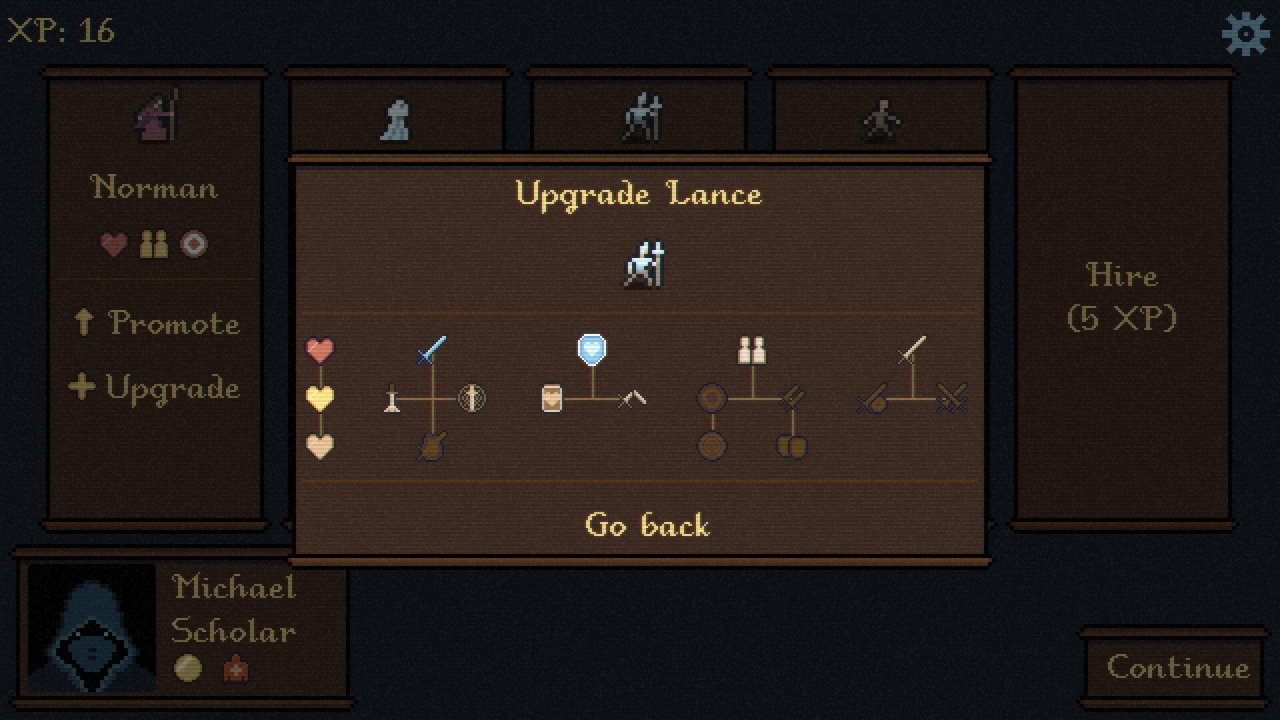Choose the yellow heart upgrade
1280x720 pixels.
point(320,398)
